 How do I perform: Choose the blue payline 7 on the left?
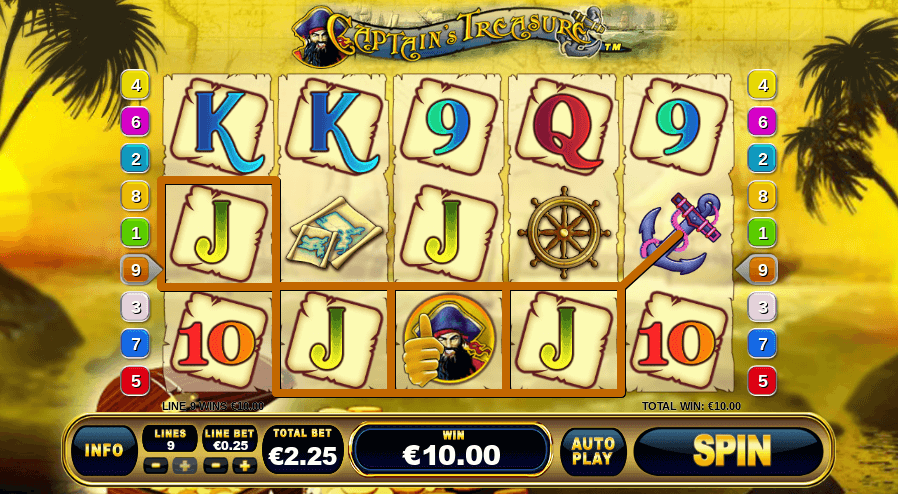pos(135,344)
